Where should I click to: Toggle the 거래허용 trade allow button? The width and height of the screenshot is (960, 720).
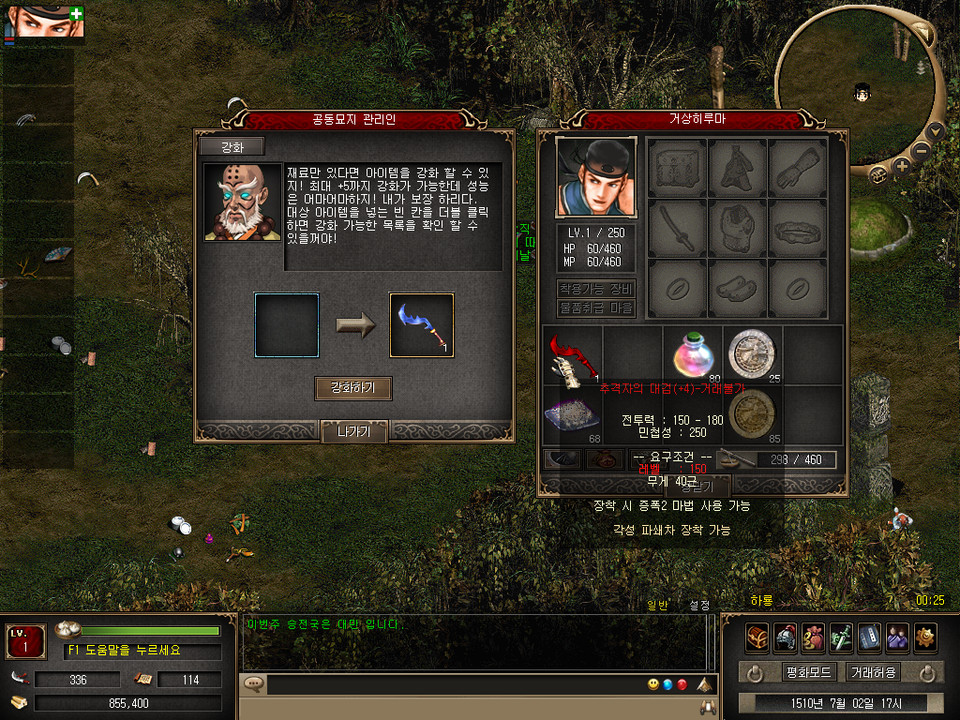click(x=873, y=672)
